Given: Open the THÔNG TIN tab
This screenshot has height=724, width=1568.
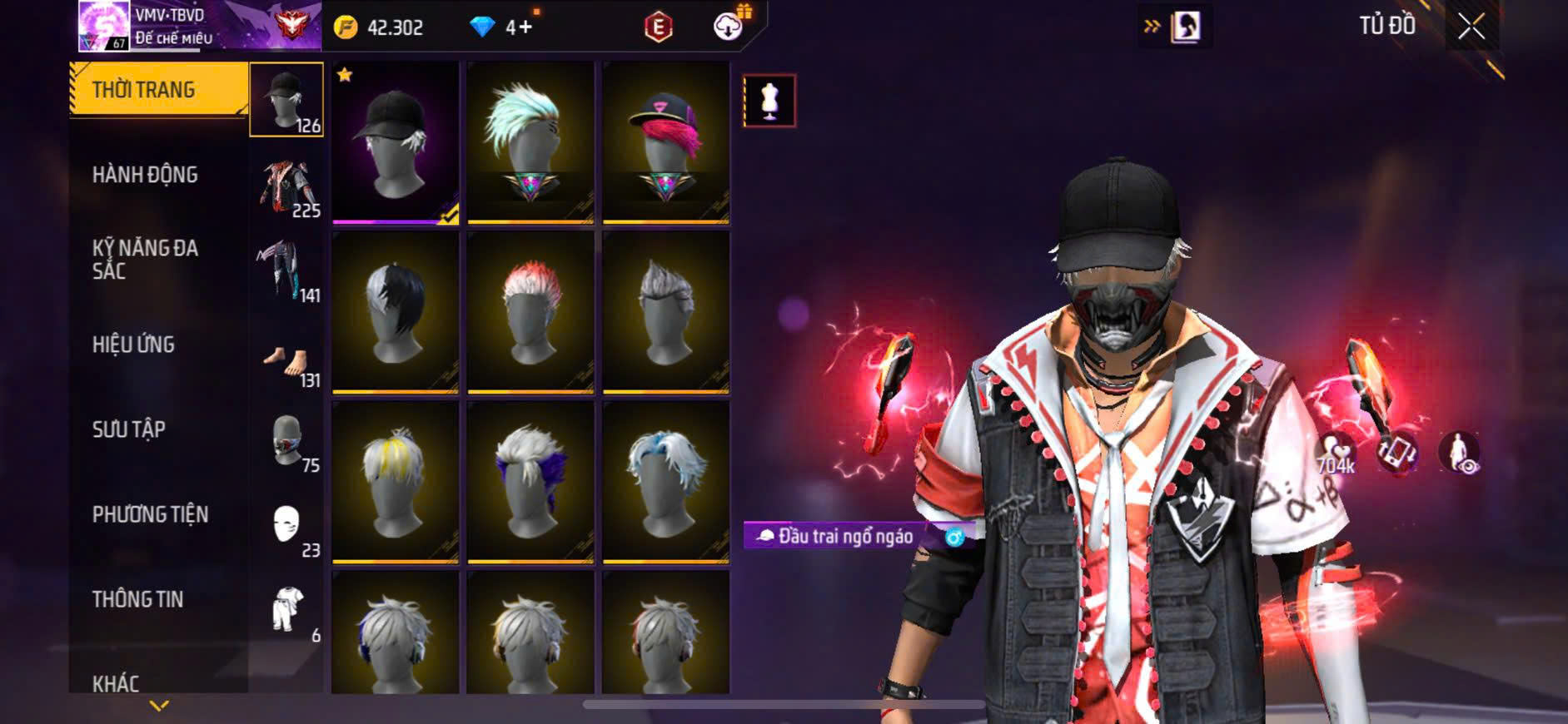Looking at the screenshot, I should (137, 599).
